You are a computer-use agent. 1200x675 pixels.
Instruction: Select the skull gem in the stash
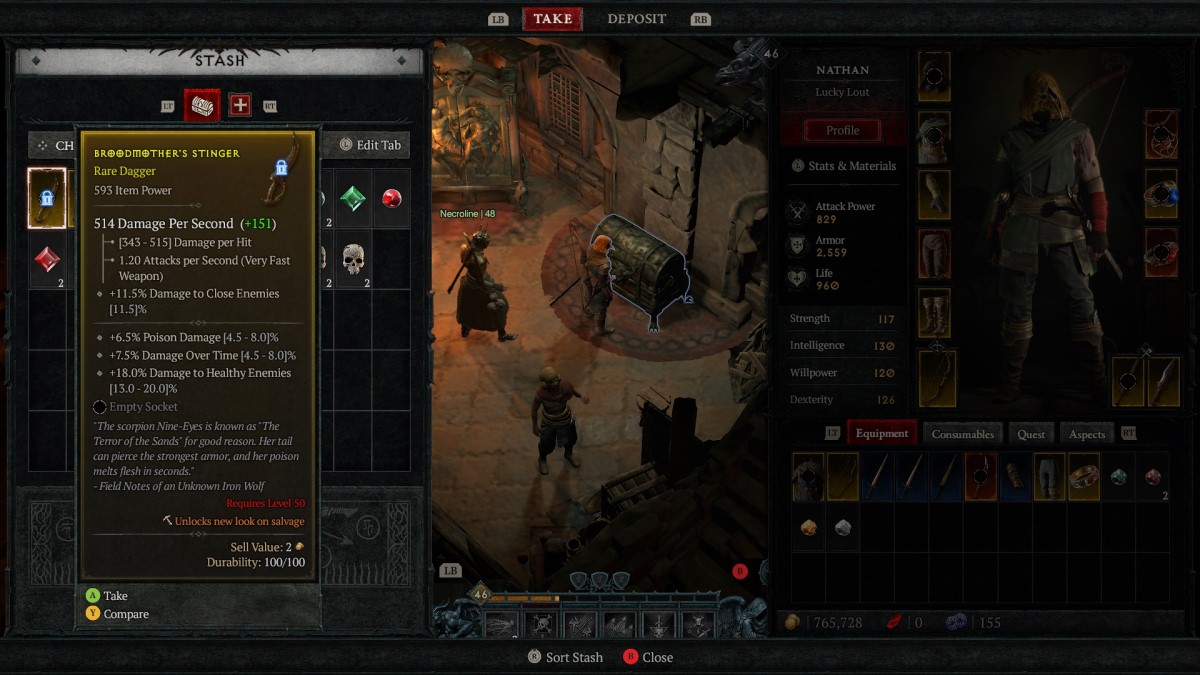(352, 259)
